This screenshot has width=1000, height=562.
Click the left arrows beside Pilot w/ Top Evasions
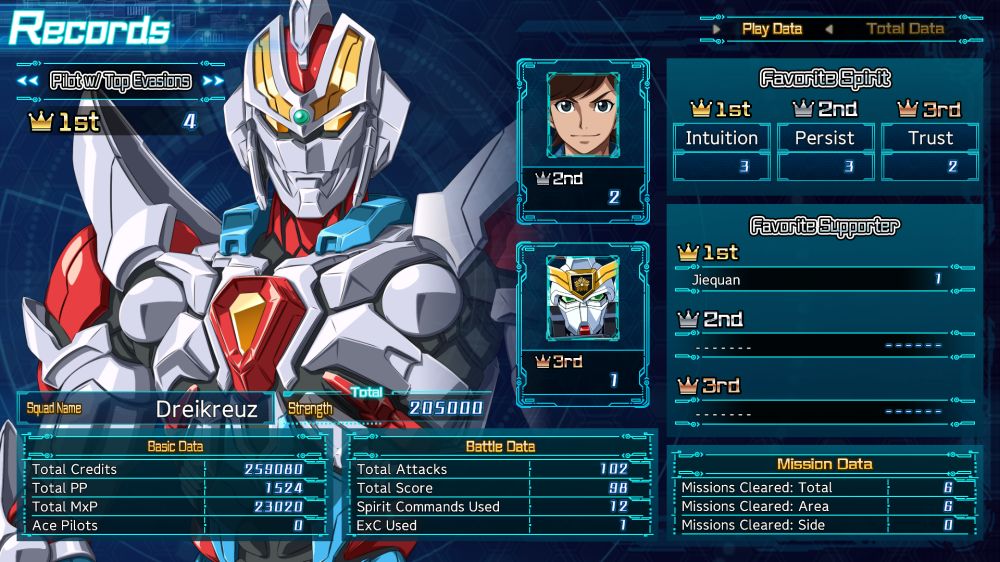[x=28, y=81]
